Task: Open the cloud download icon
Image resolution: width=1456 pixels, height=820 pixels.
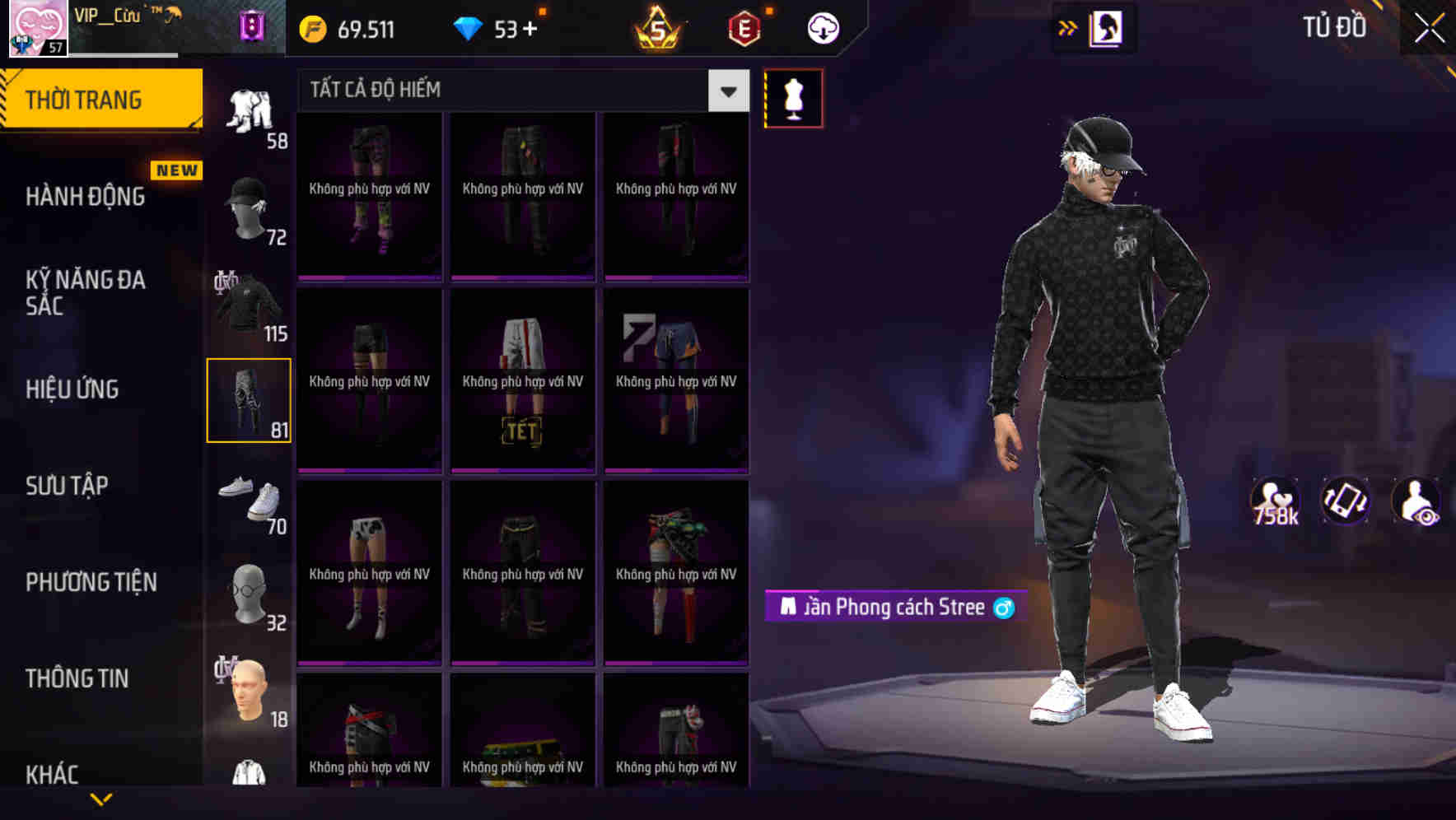Action: [823, 28]
